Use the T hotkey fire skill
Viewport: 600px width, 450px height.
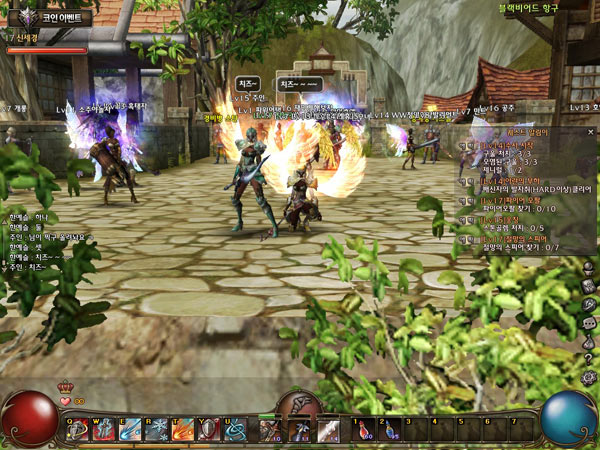182,429
